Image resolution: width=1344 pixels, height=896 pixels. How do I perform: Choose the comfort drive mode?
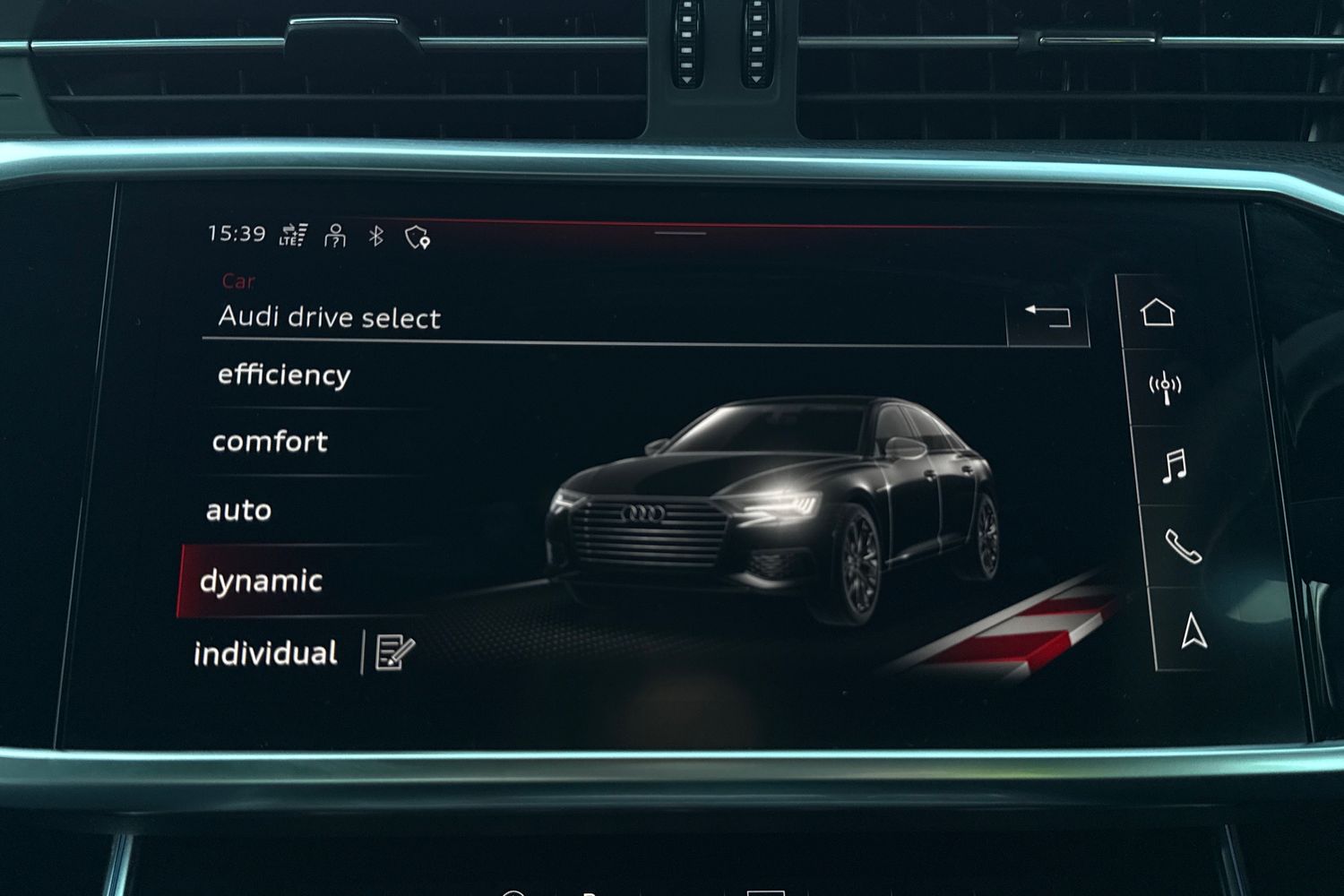click(270, 441)
